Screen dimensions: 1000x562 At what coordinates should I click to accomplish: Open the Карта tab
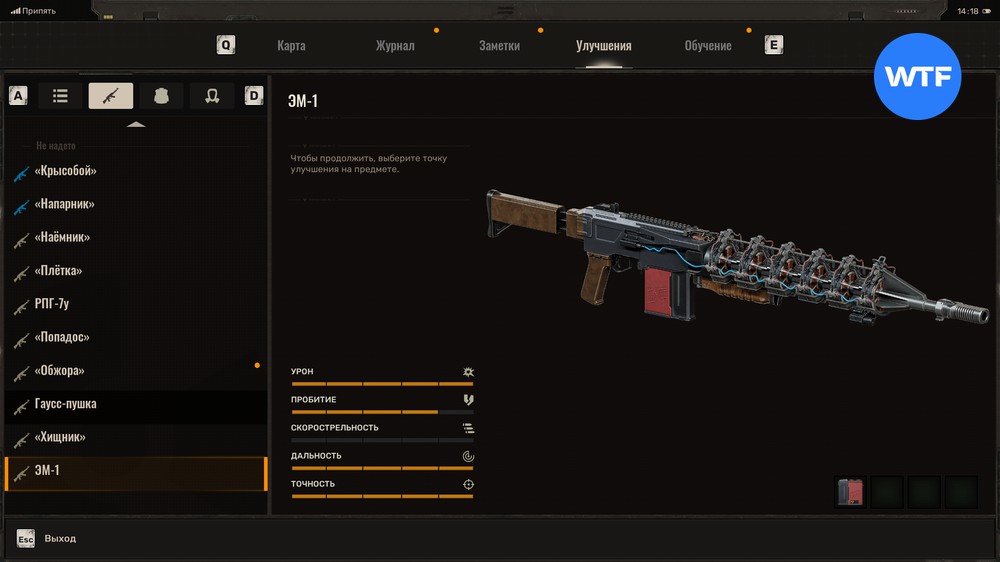click(x=291, y=46)
